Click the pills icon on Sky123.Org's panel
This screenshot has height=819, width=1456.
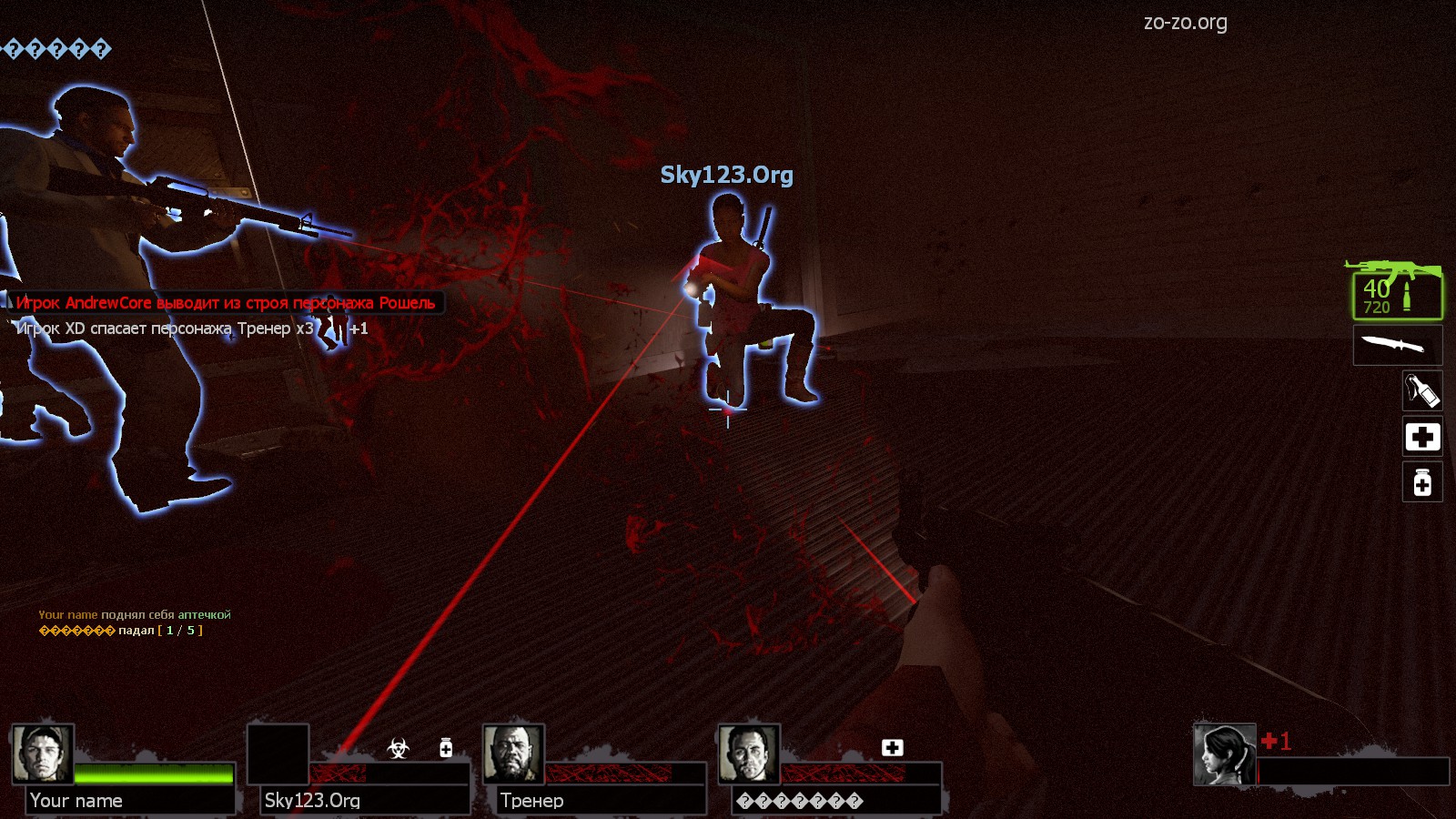pos(446,748)
